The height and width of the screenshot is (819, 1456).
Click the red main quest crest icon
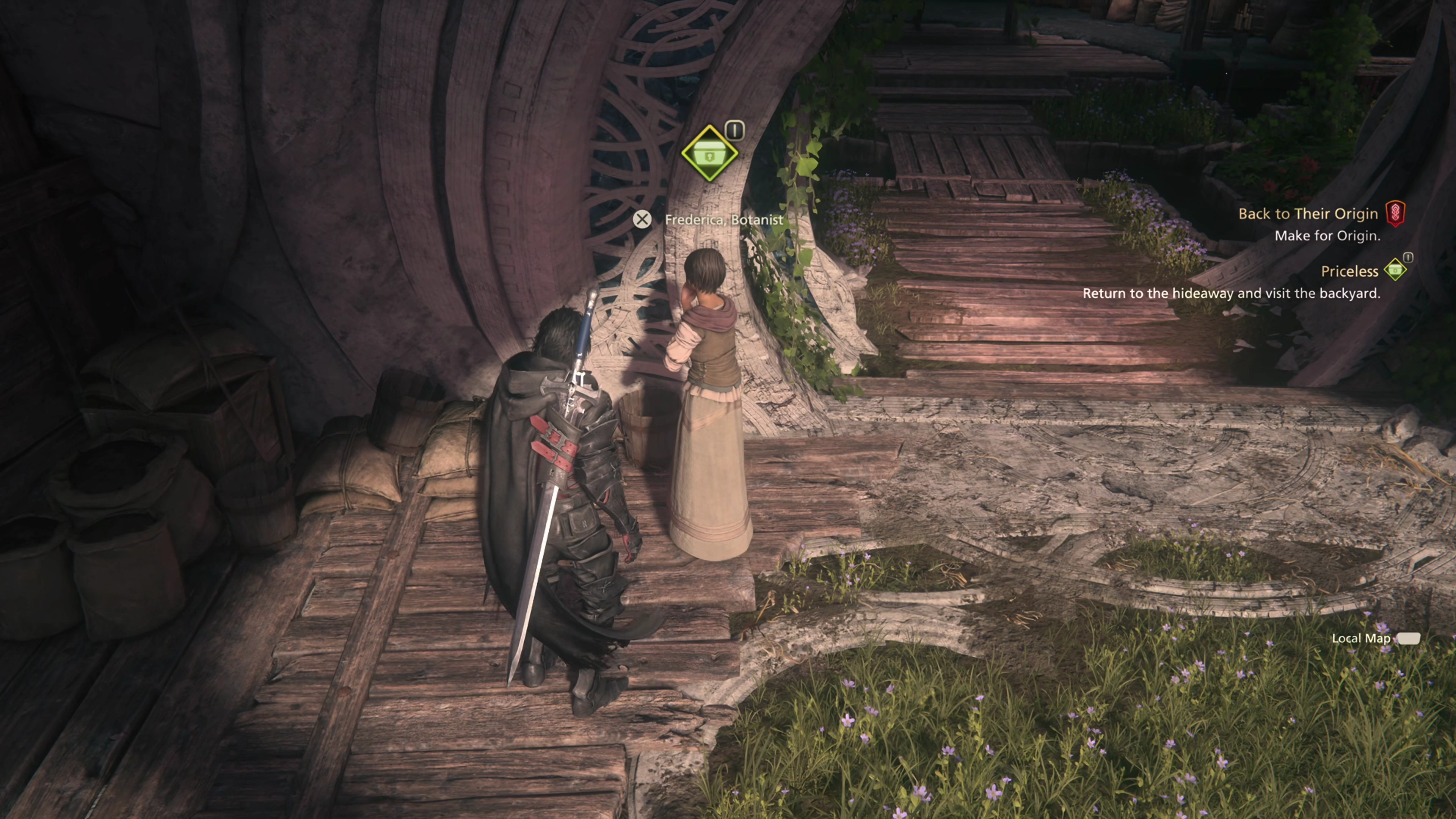click(1395, 213)
